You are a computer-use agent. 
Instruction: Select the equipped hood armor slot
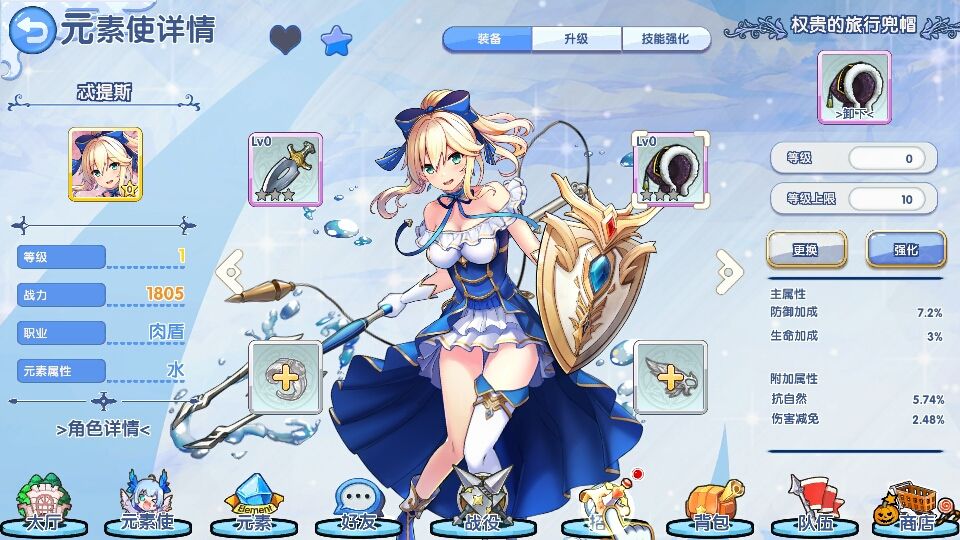pos(670,169)
